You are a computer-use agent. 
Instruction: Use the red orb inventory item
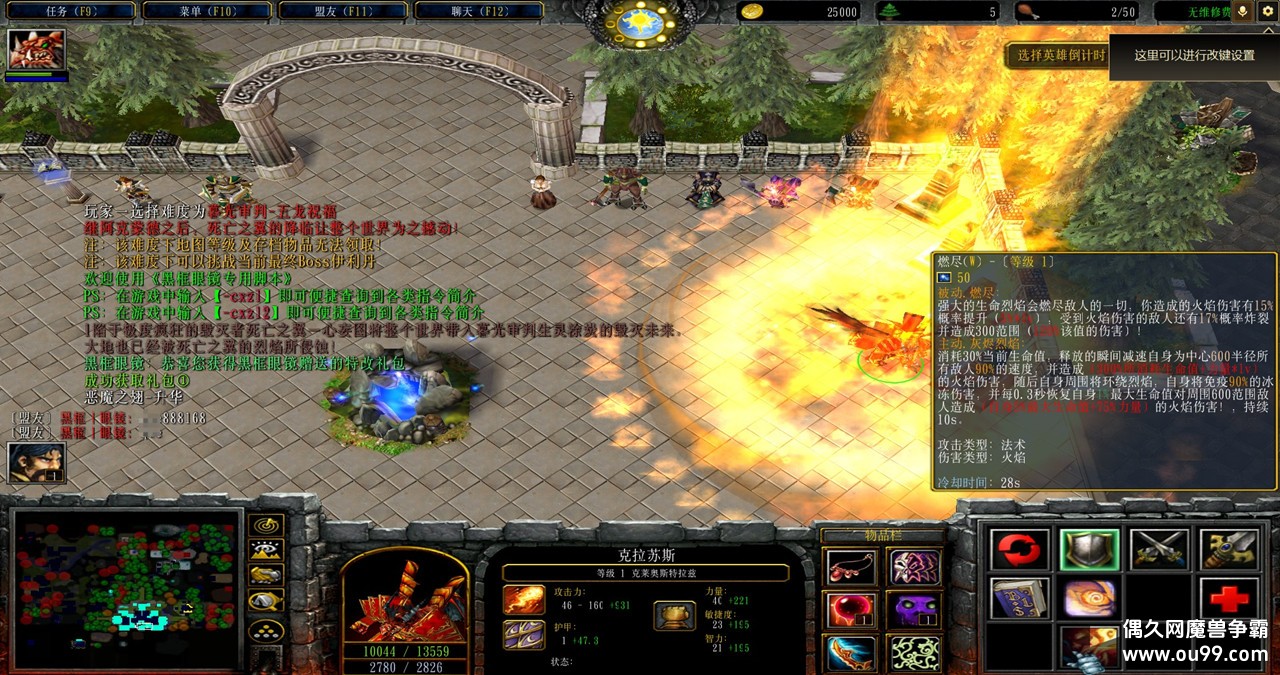tap(851, 609)
